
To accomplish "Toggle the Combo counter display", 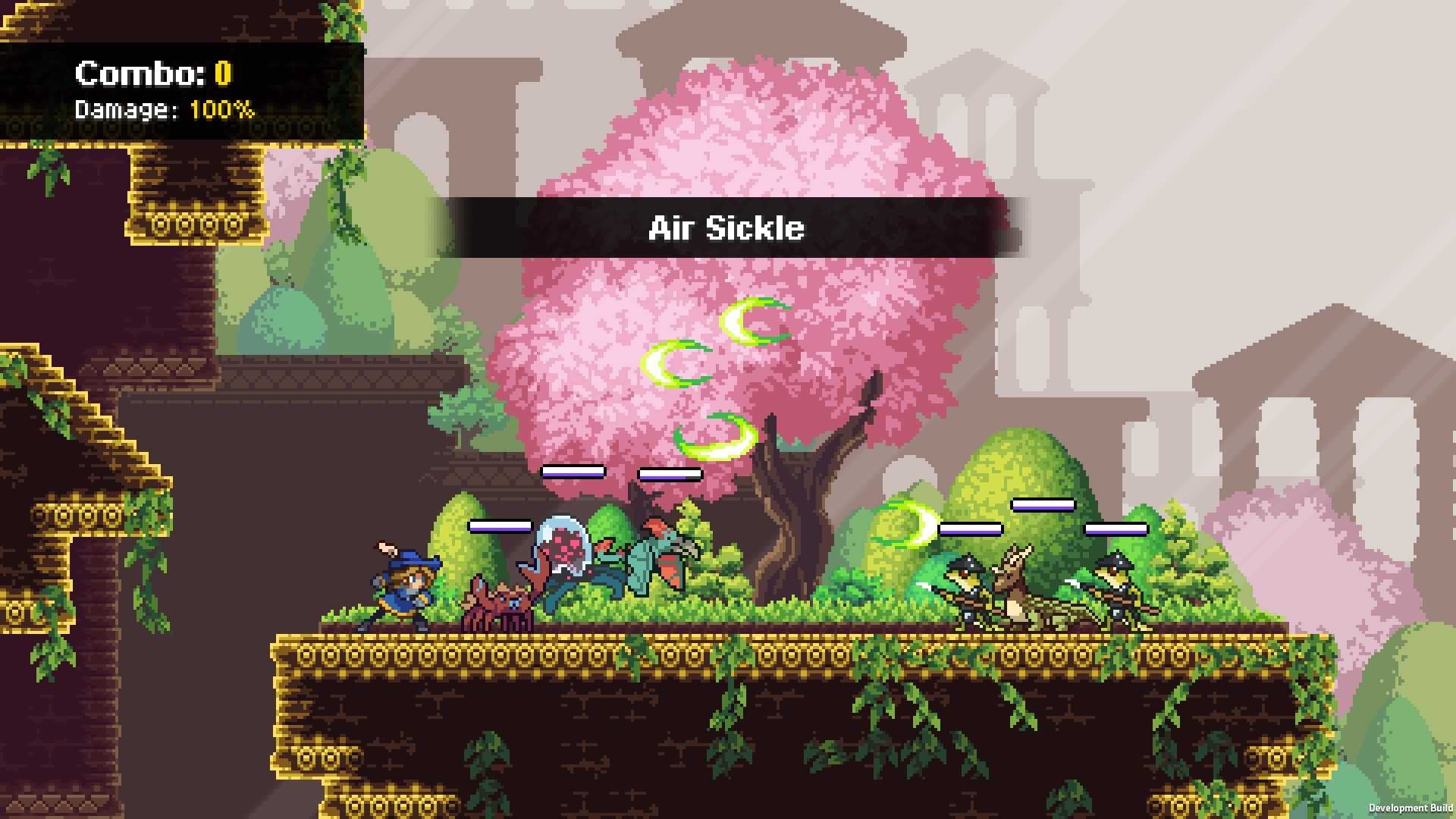I will pyautogui.click(x=152, y=72).
